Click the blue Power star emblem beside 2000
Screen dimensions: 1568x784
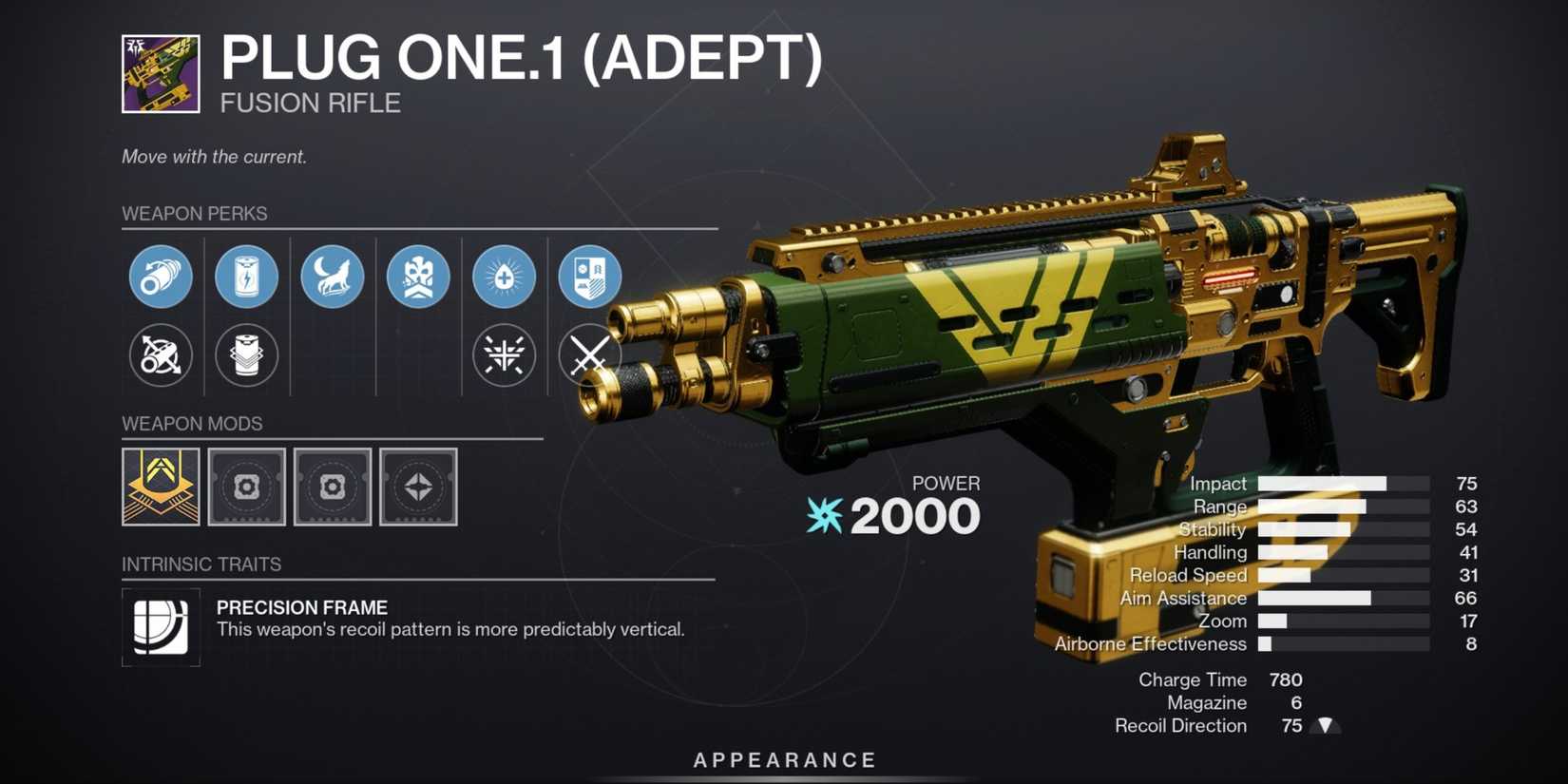click(823, 516)
